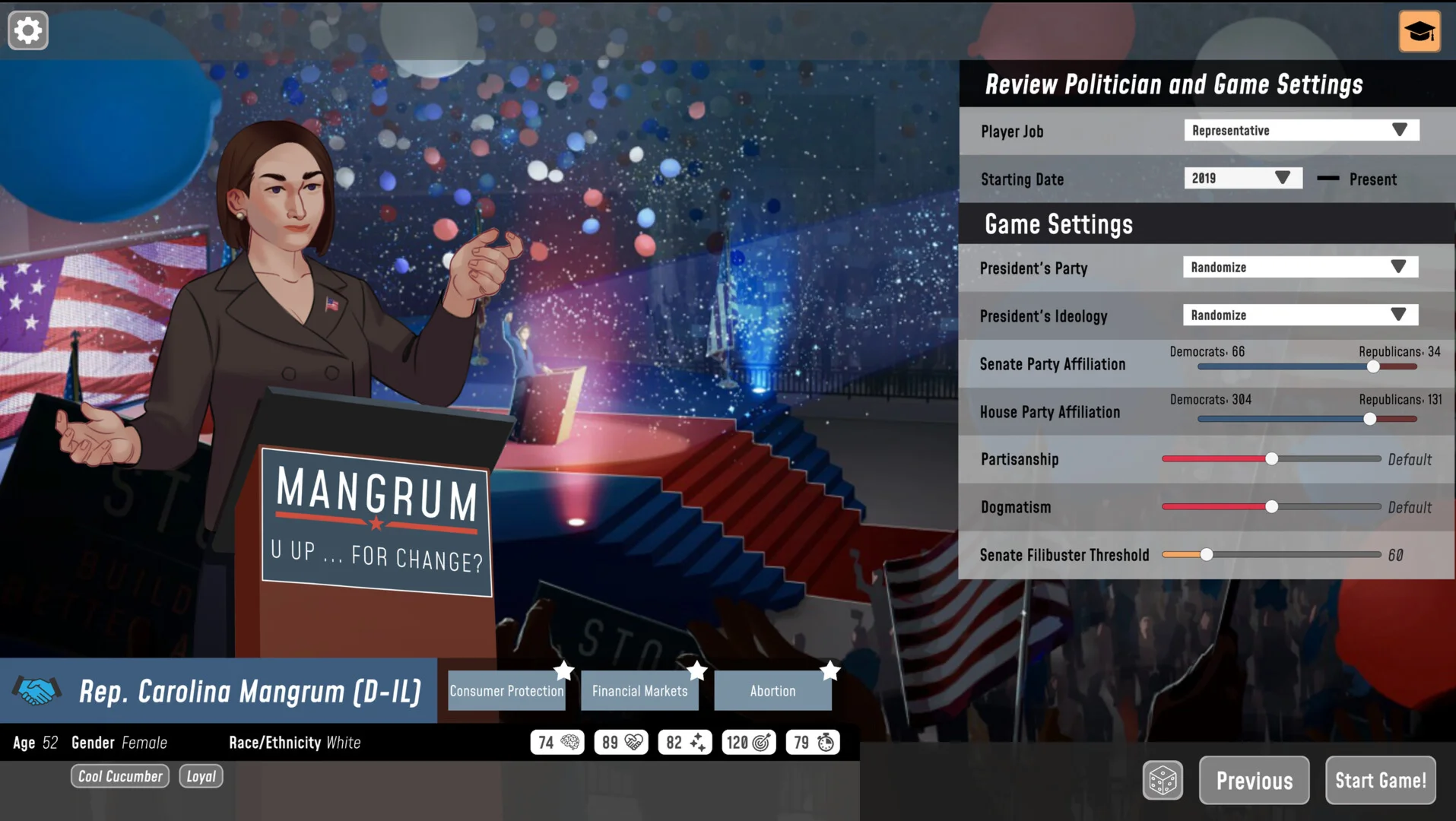Adjust the House Party Affiliation slider
The image size is (1456, 821).
(x=1369, y=419)
